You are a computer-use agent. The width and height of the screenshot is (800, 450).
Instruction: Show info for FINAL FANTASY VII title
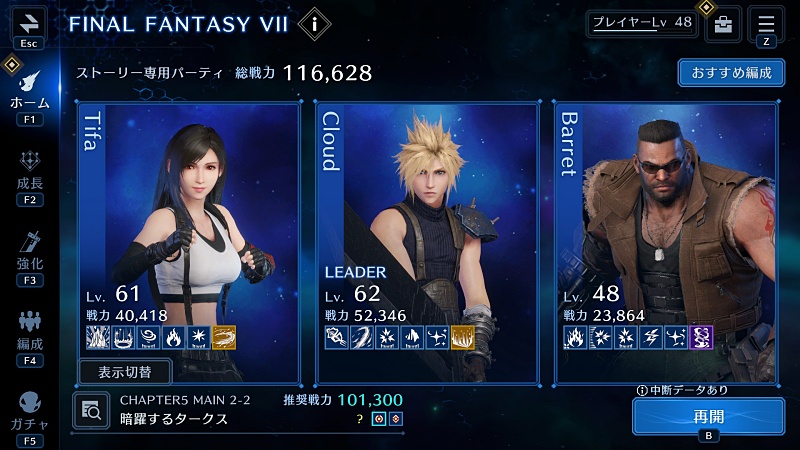(x=316, y=22)
